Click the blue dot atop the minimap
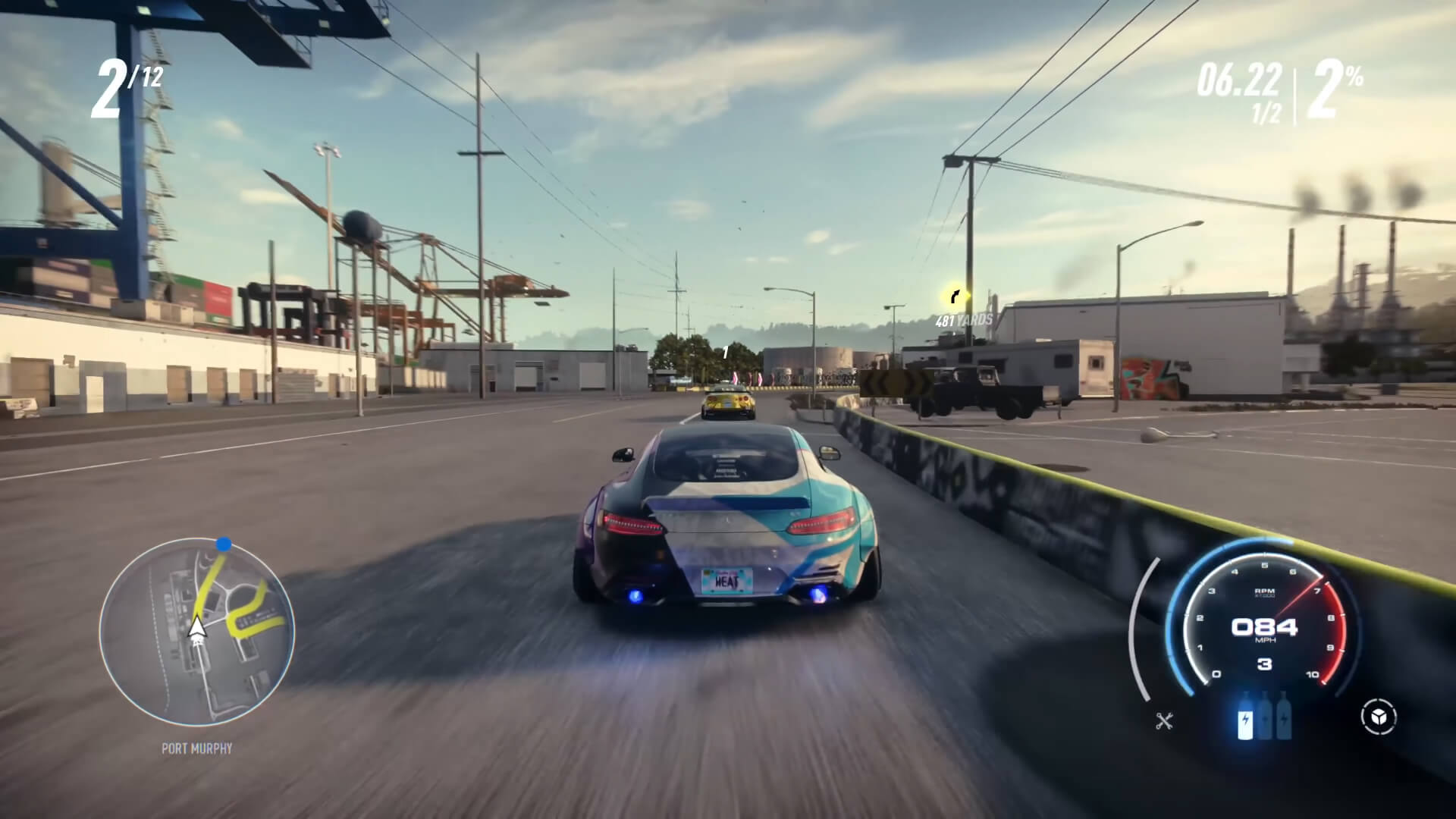Viewport: 1456px width, 819px height. (x=224, y=543)
